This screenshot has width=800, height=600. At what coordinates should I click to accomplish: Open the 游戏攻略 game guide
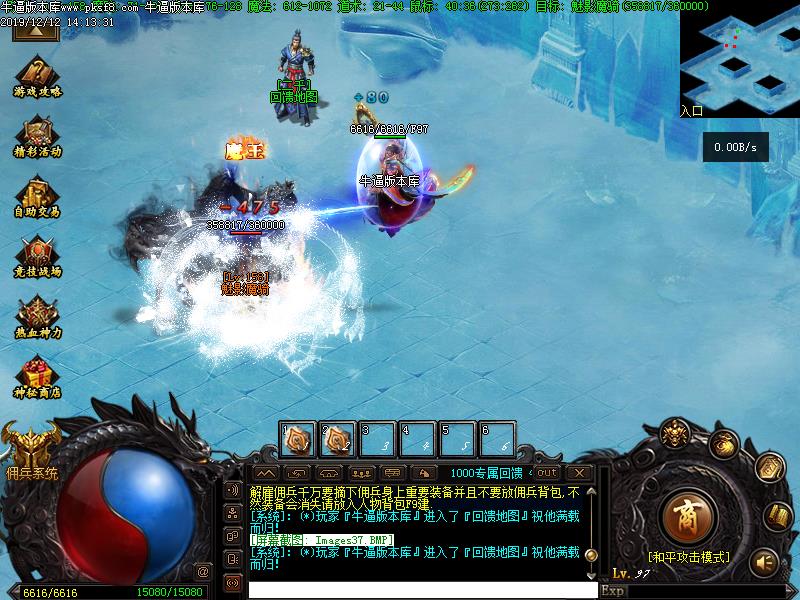pyautogui.click(x=37, y=76)
